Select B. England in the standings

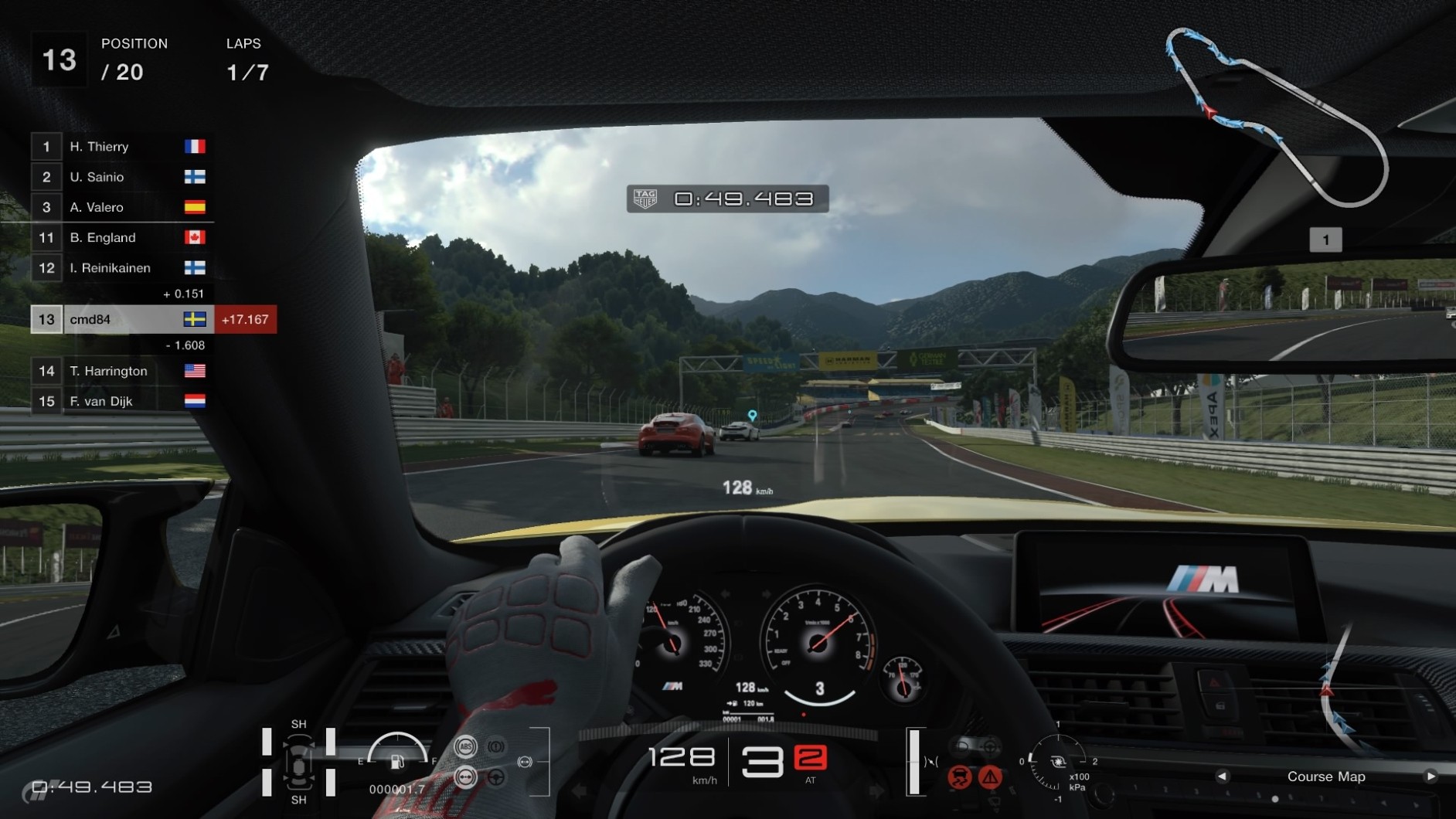[117, 237]
